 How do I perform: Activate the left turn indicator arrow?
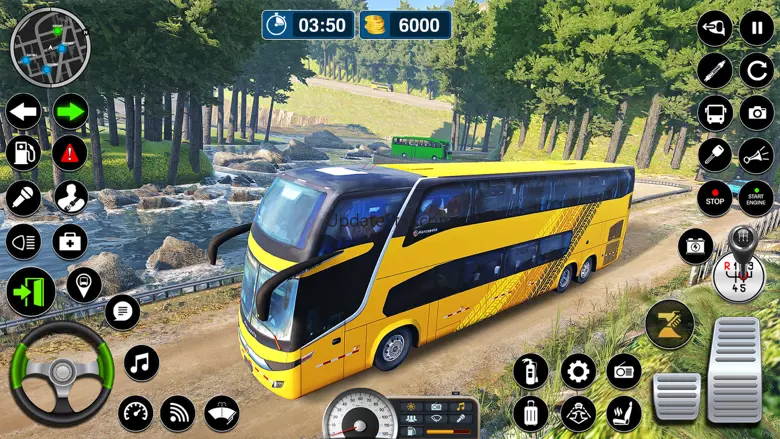coord(23,111)
